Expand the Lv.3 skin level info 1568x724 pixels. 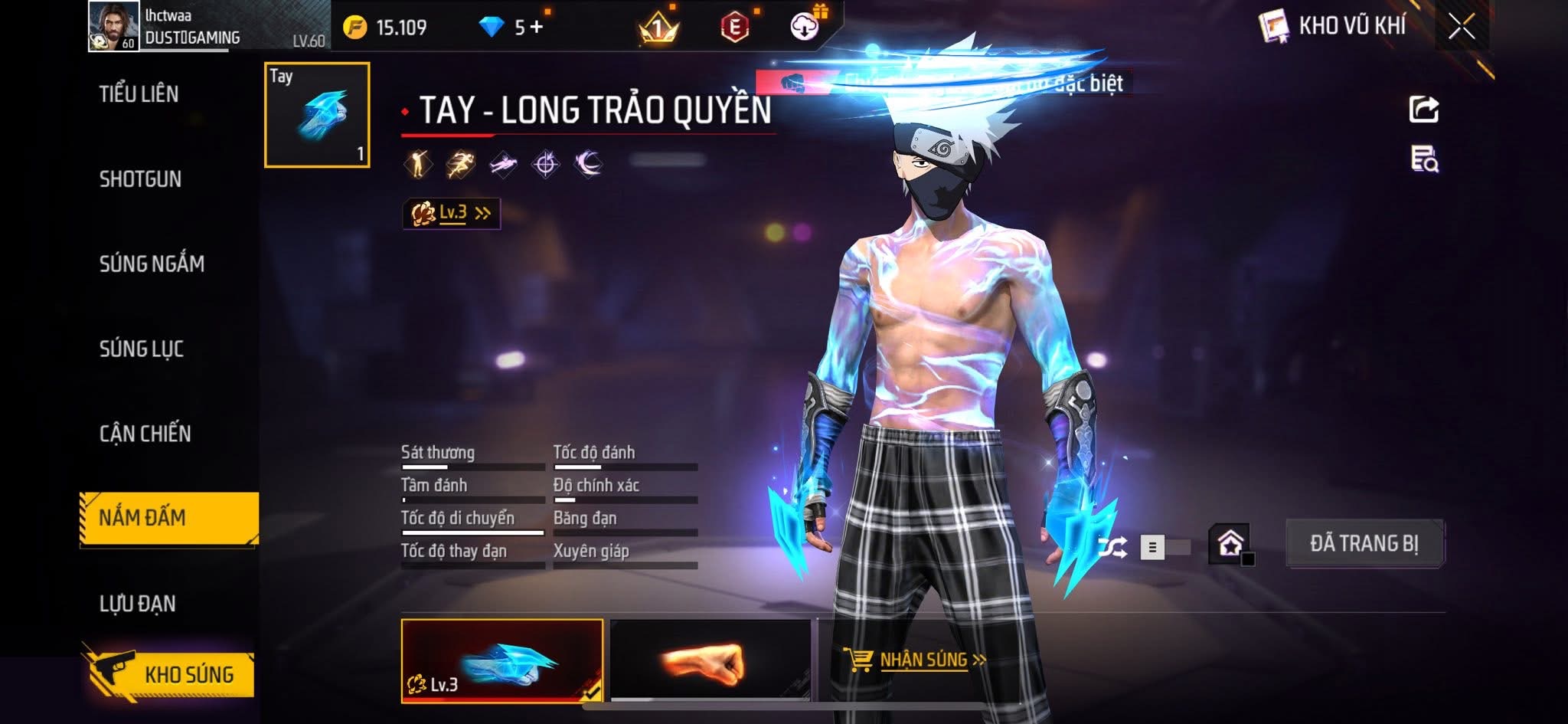coord(452,213)
